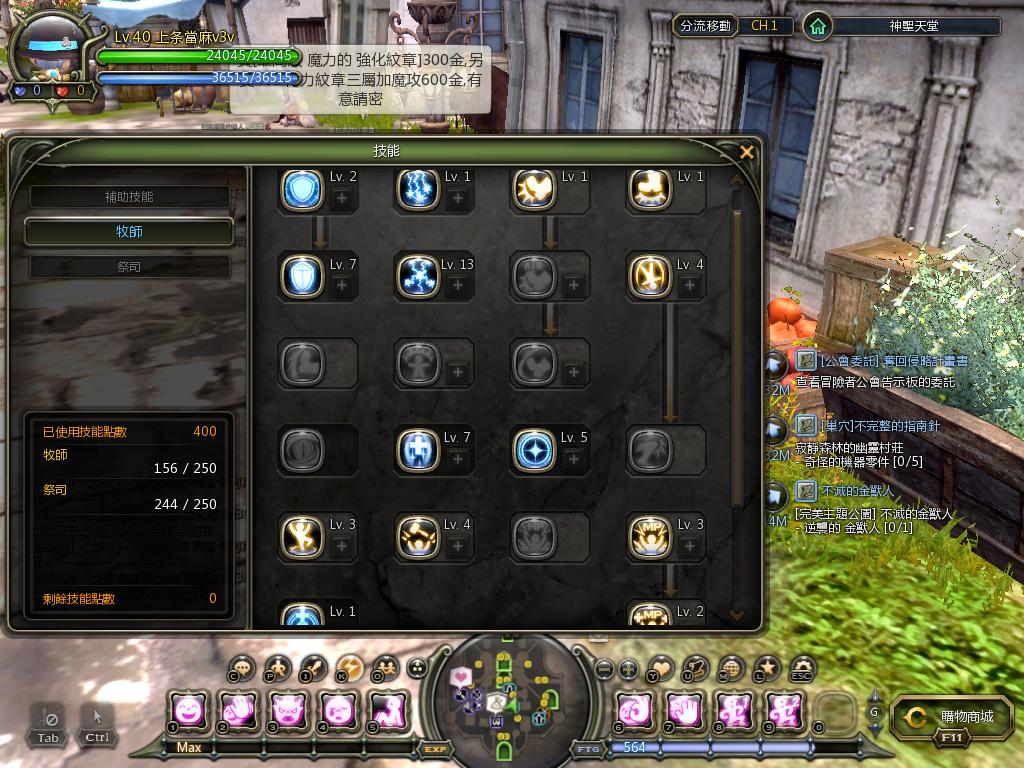This screenshot has height=768, width=1024.
Task: Switch to the 補助技能 tab
Action: [x=130, y=197]
